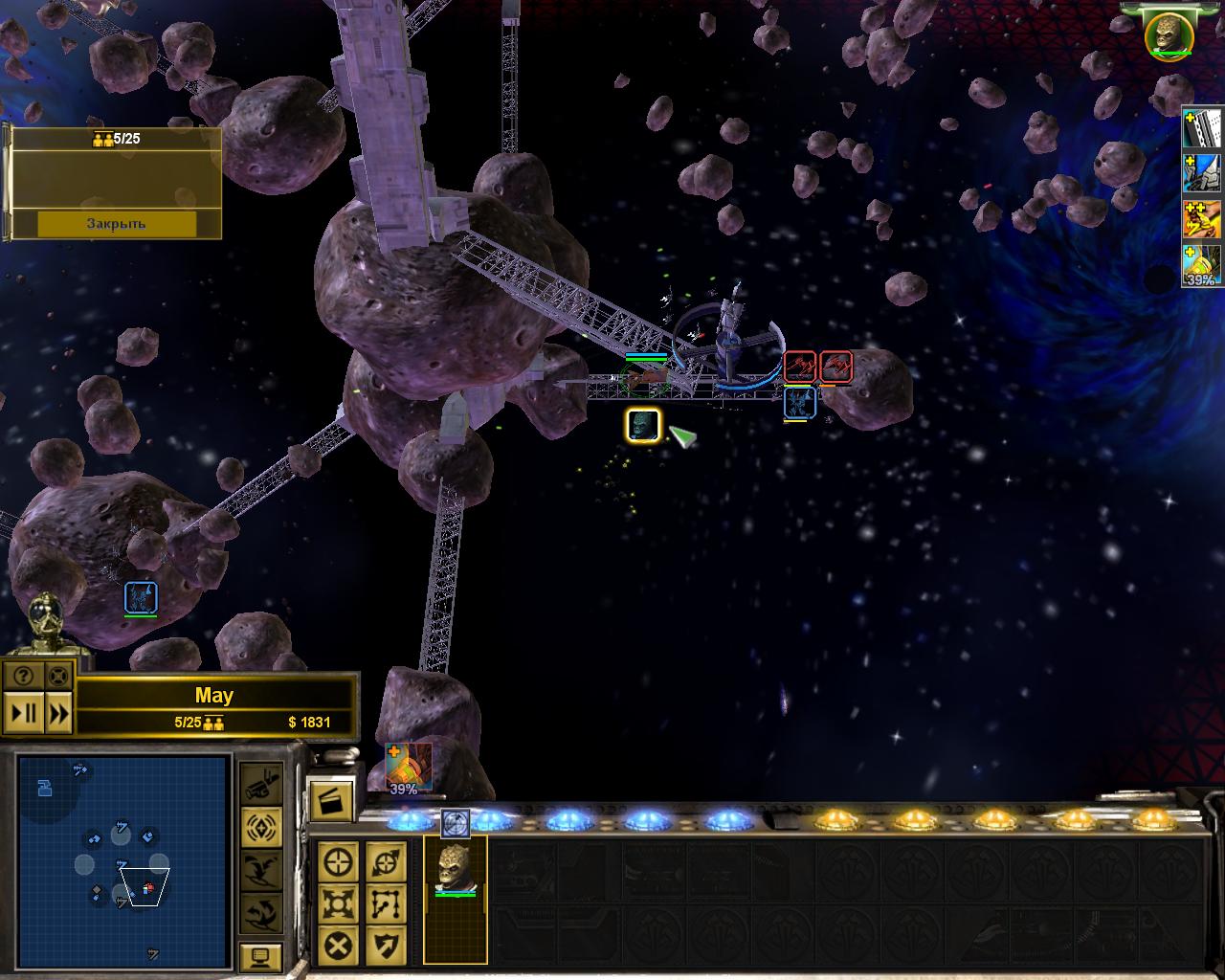Select the yellow-framed hero unit marker
This screenshot has height=980, width=1225.
[x=643, y=425]
